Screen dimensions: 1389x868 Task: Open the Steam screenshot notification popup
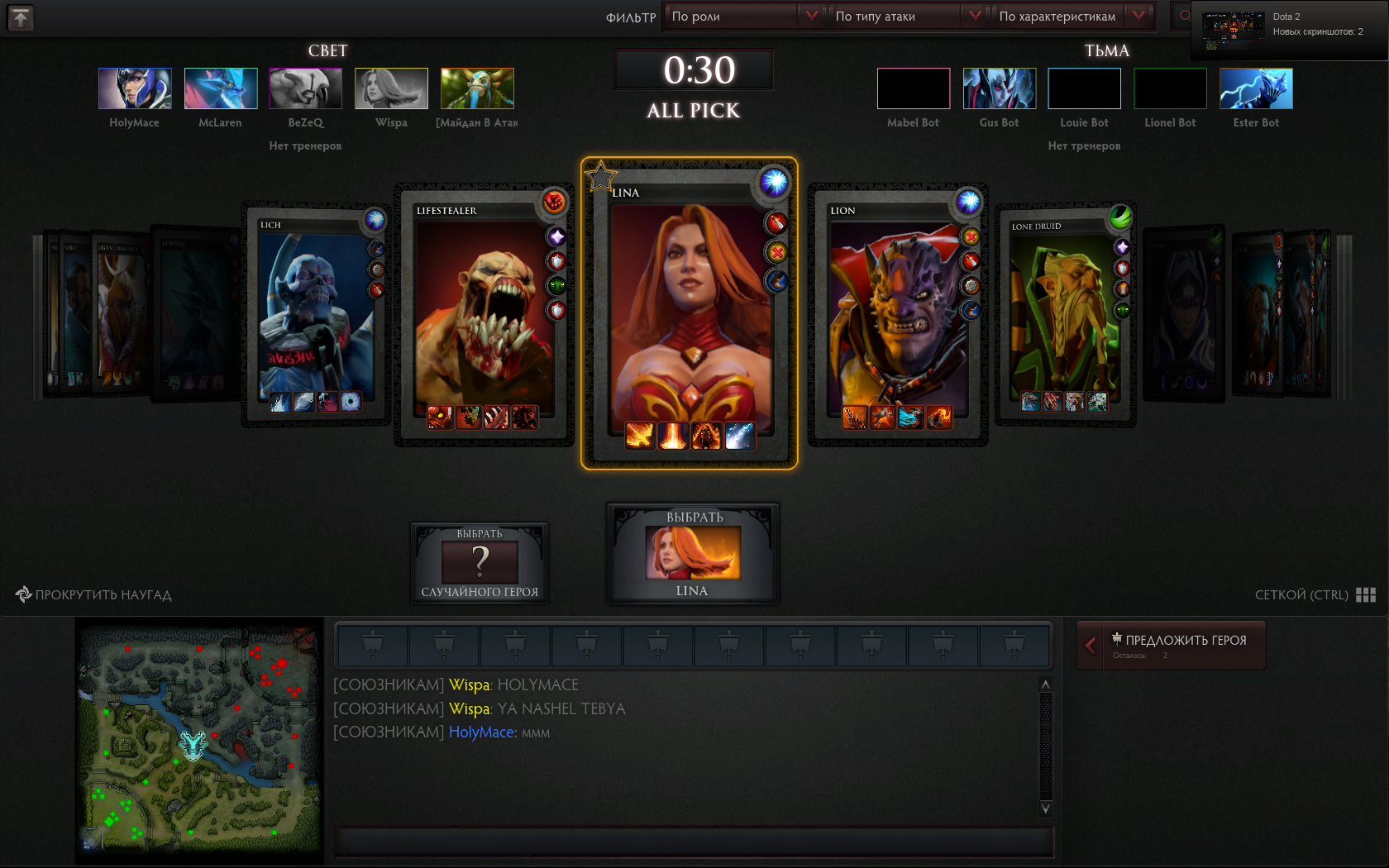pyautogui.click(x=1289, y=31)
